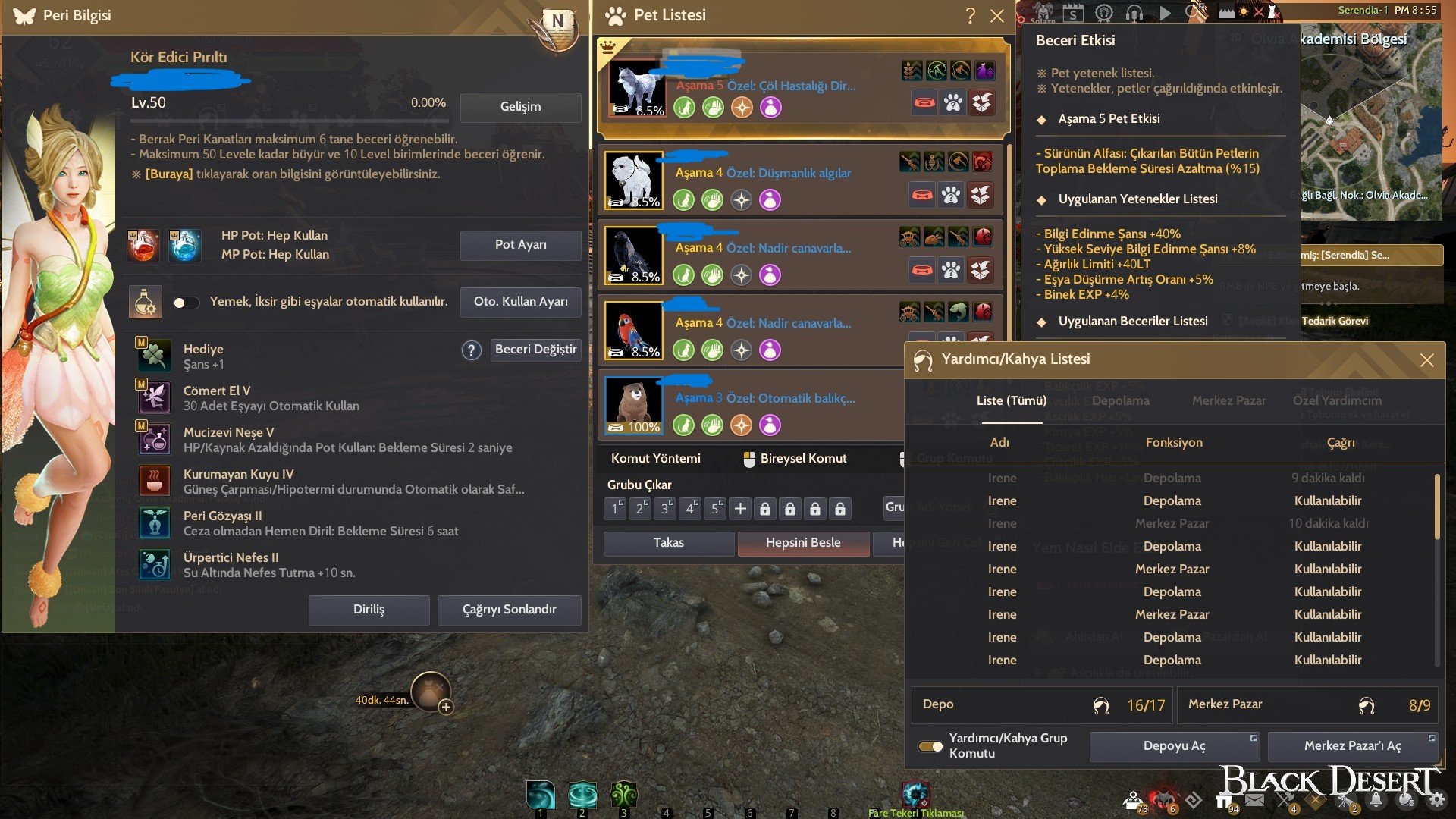Toggle Yardımcı/Kahya Grup Komutu switch
1456x819 pixels.
pyautogui.click(x=930, y=746)
